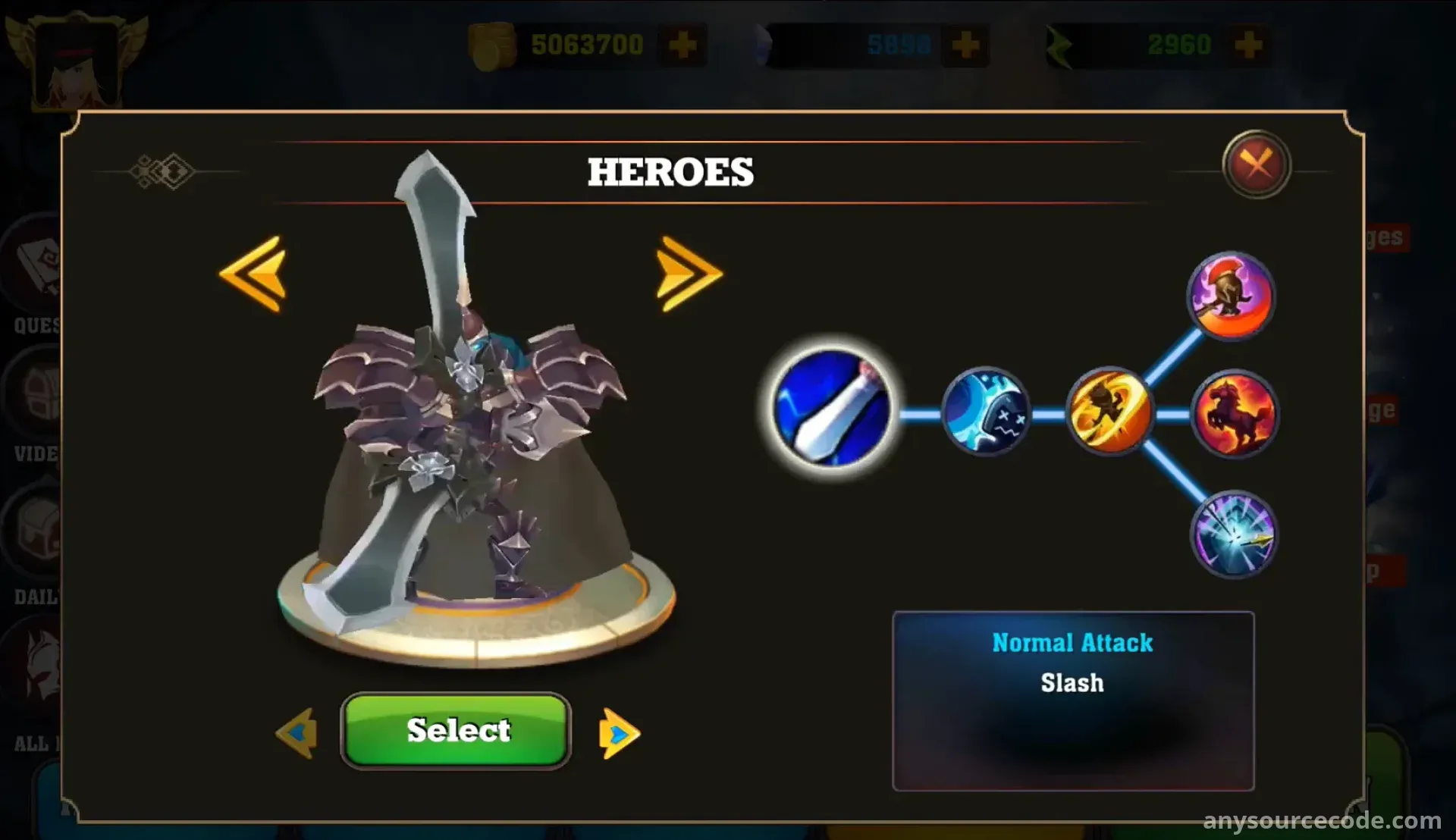Viewport: 1456px width, 840px height.
Task: Select the golden whirlwind spin skill icon
Action: 1109,412
